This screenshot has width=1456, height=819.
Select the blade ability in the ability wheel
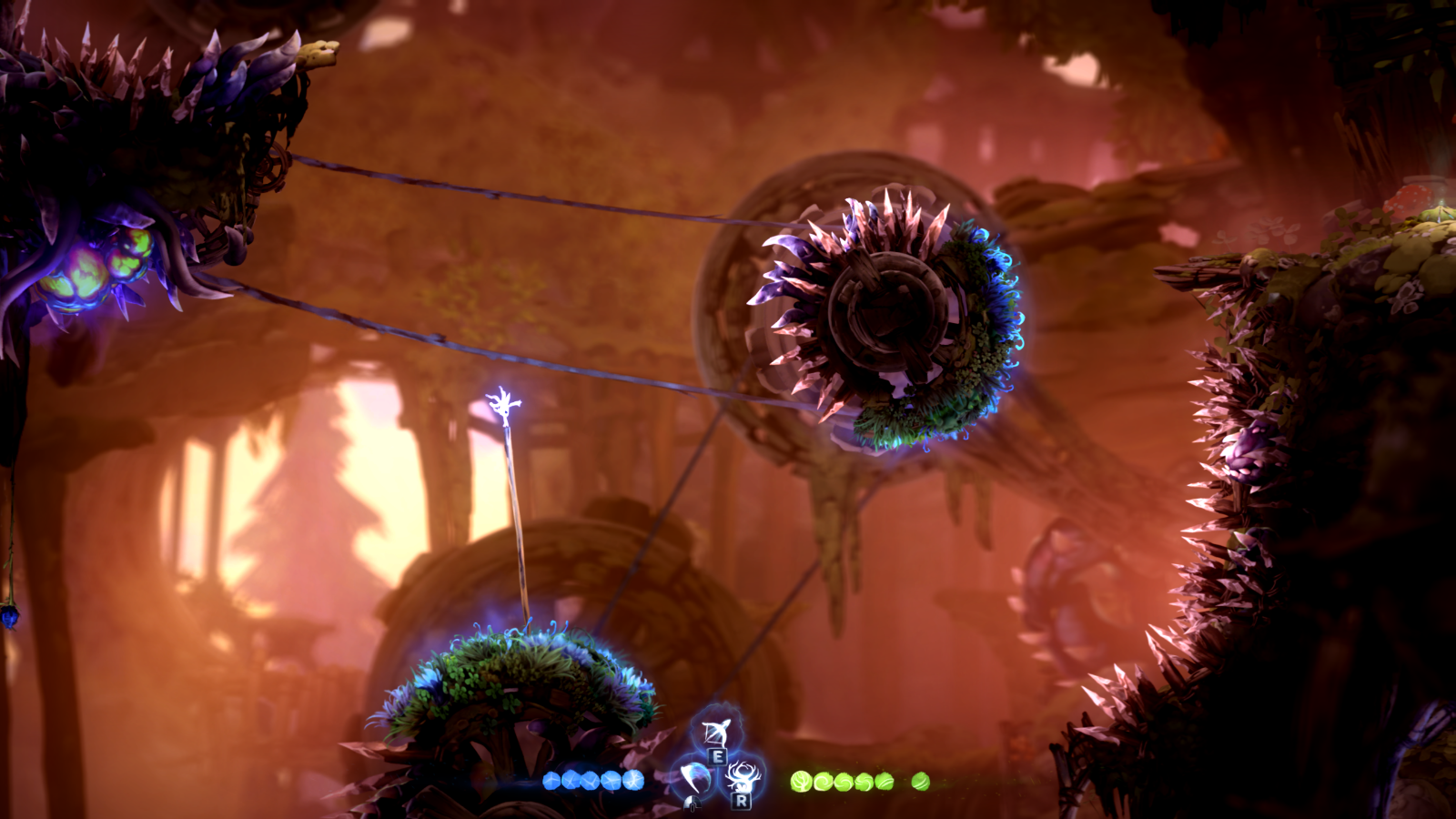point(693,777)
